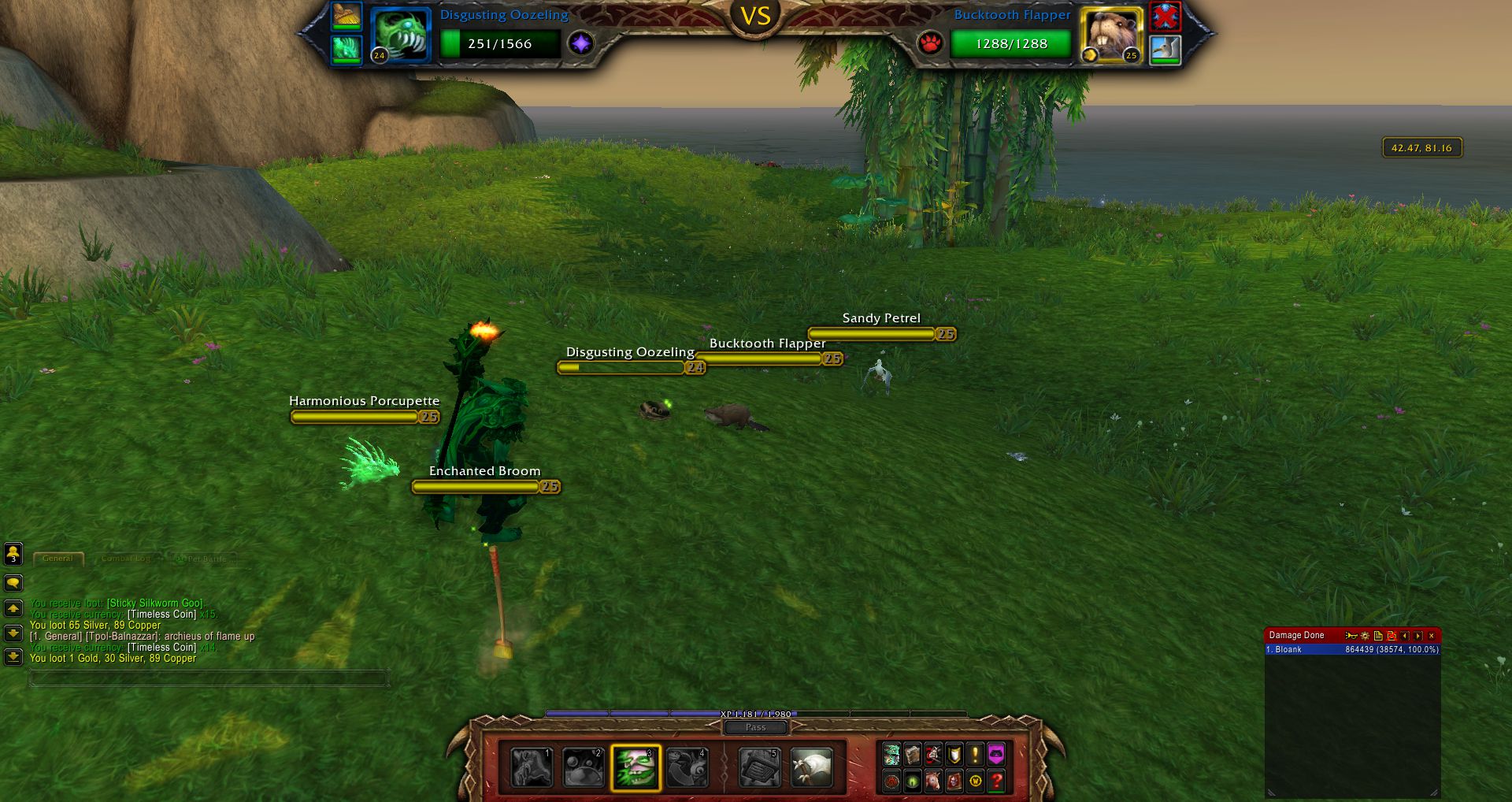
Task: Jump chat to bottom with the underlined arrow
Action: (13, 656)
